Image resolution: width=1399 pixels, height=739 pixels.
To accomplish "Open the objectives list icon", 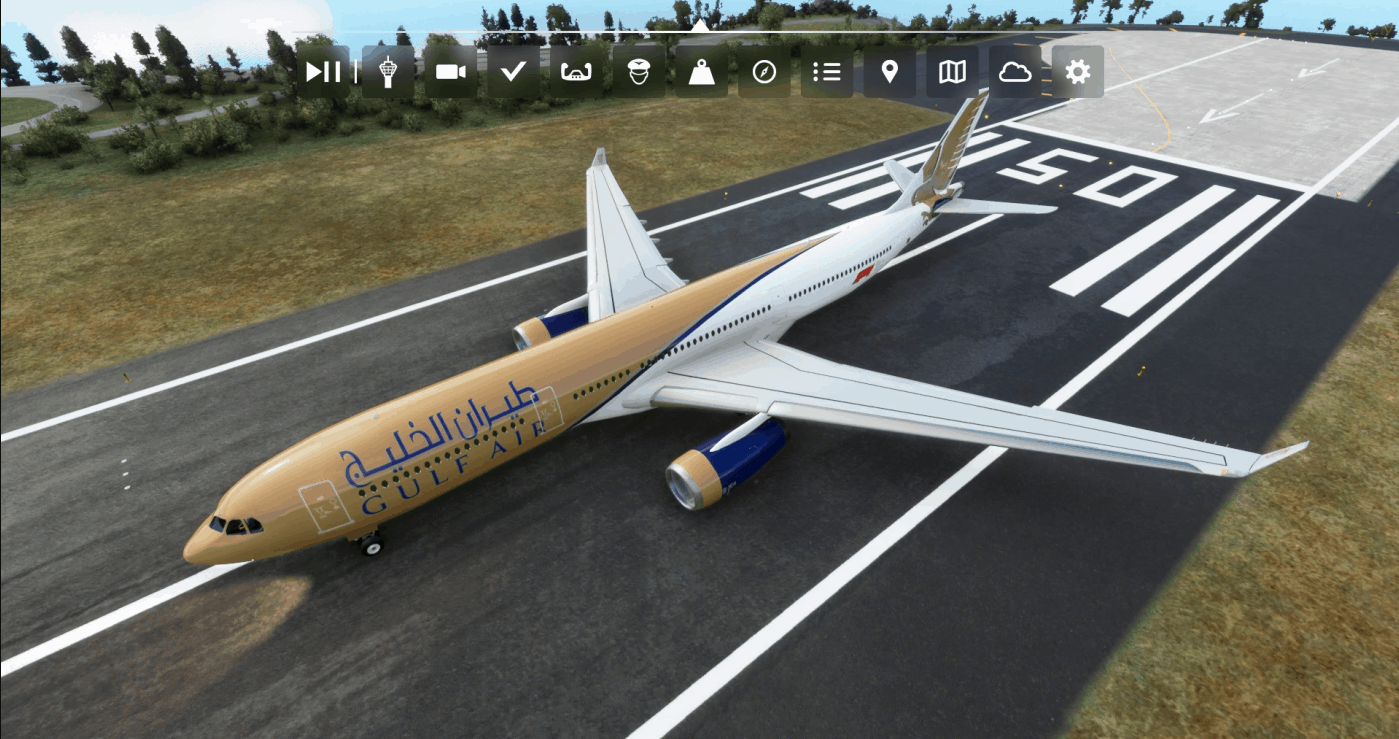I will tap(827, 72).
